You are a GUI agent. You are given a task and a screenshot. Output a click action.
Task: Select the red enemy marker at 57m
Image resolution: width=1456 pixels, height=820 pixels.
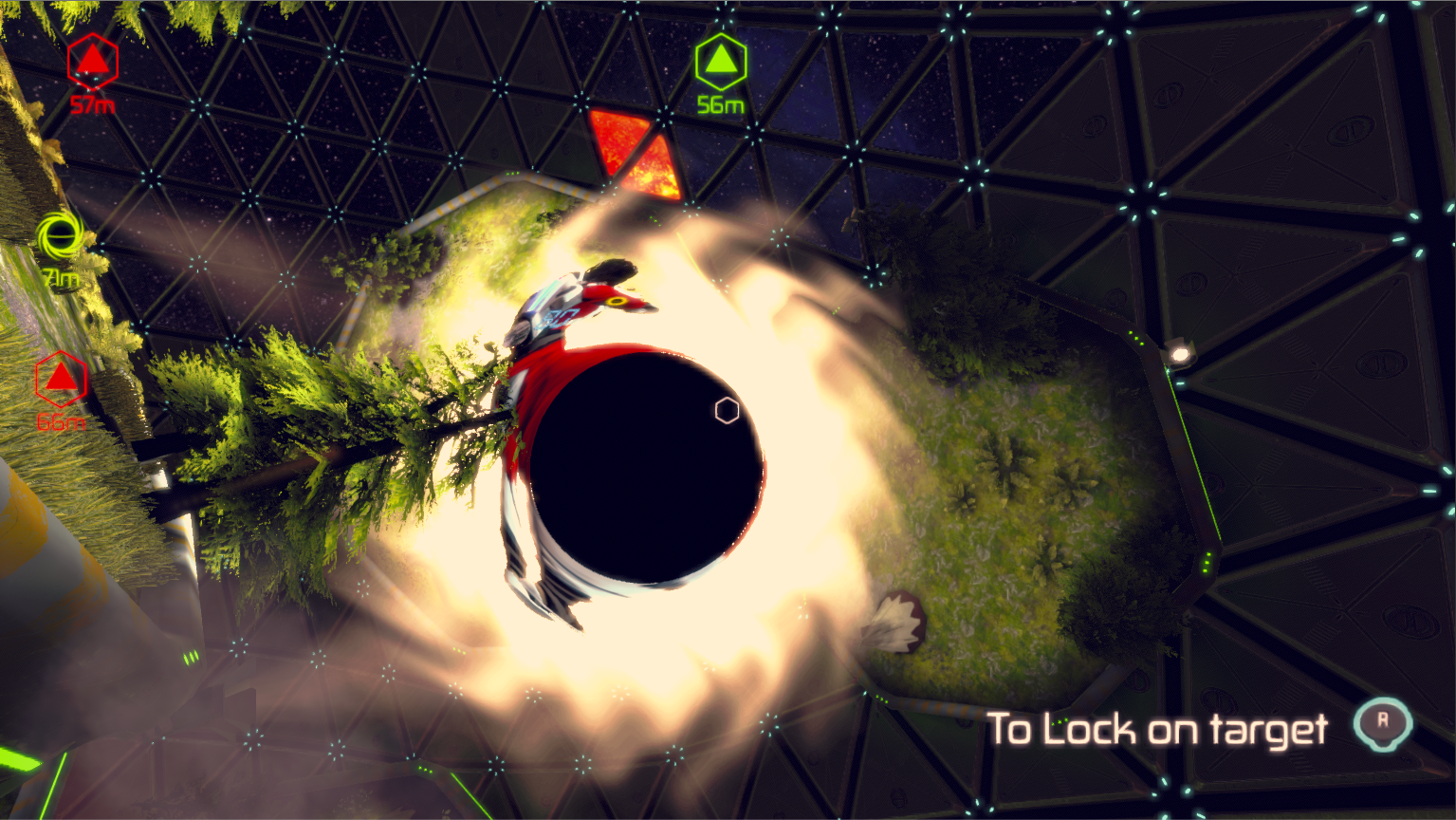pyautogui.click(x=92, y=62)
